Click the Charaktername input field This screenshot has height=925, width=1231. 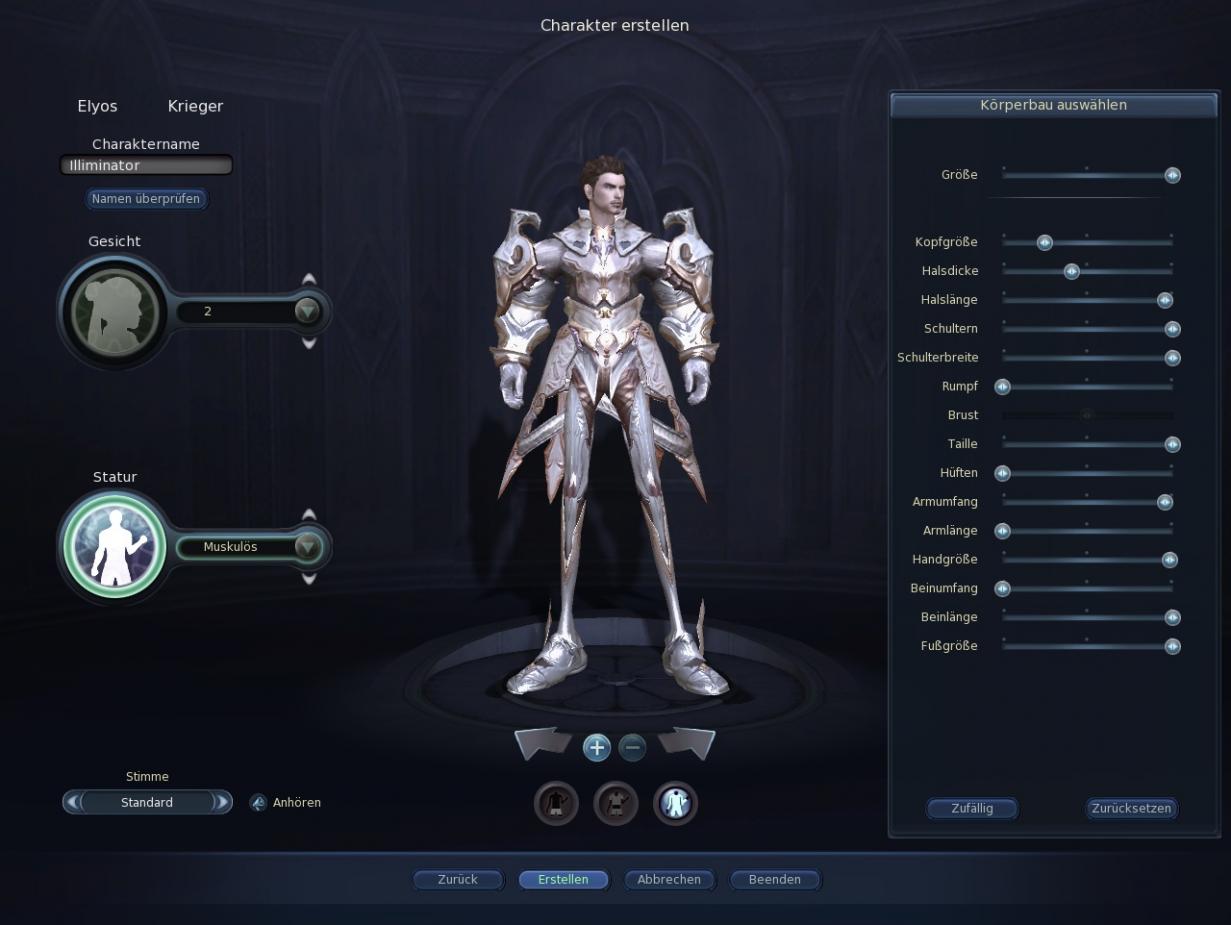click(x=146, y=165)
